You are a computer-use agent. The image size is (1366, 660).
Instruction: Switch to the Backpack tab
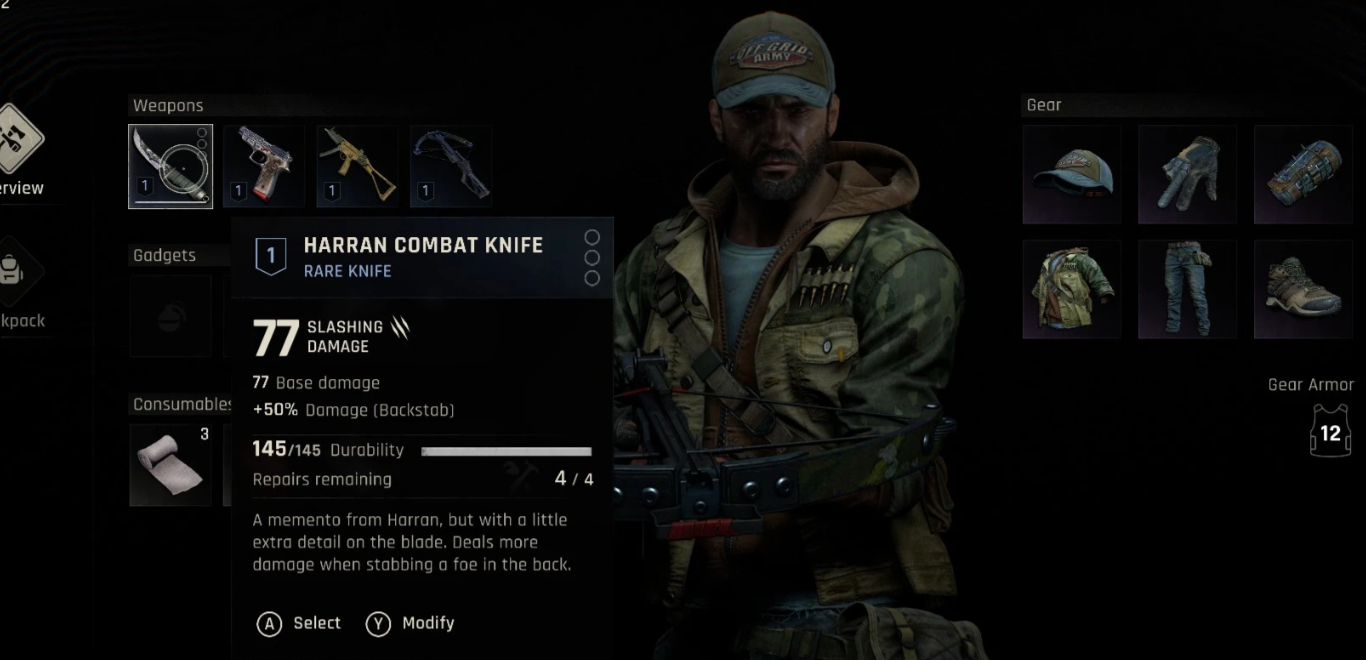[20, 285]
